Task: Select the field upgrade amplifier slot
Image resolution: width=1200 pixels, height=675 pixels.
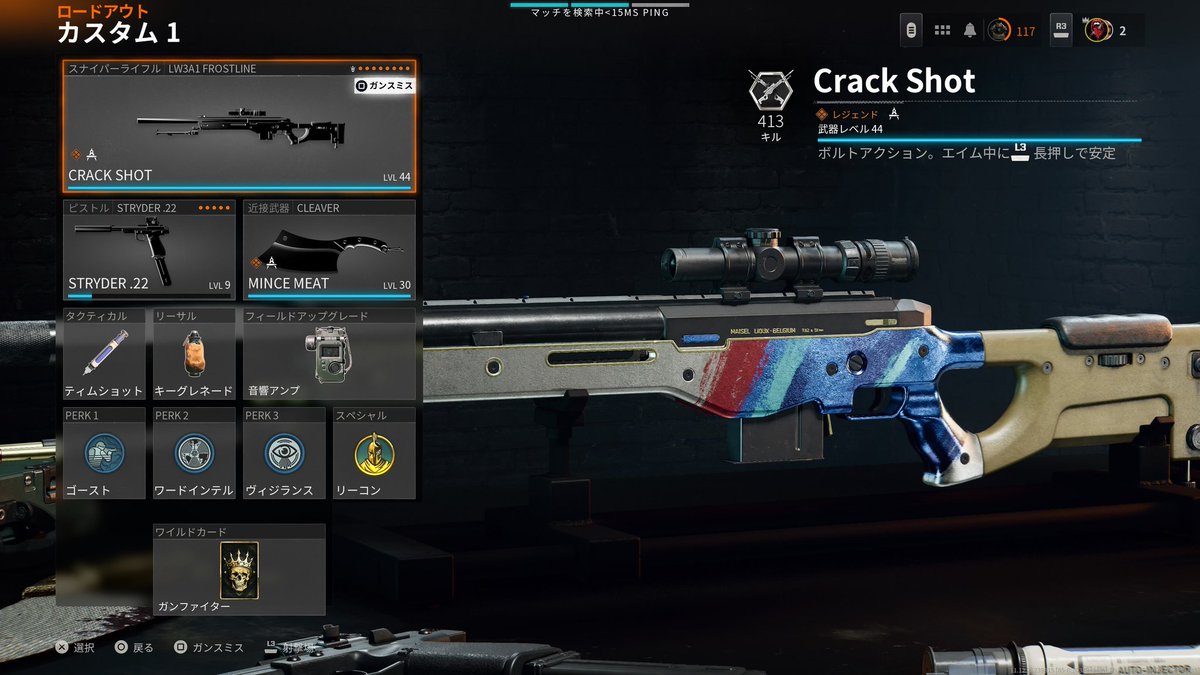Action: click(x=329, y=355)
